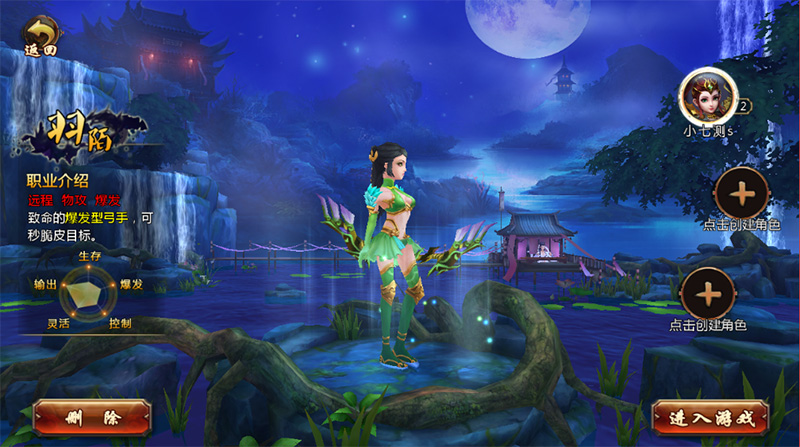The image size is (800, 447).
Task: Select the 小七测s character portrait
Action: (x=708, y=96)
